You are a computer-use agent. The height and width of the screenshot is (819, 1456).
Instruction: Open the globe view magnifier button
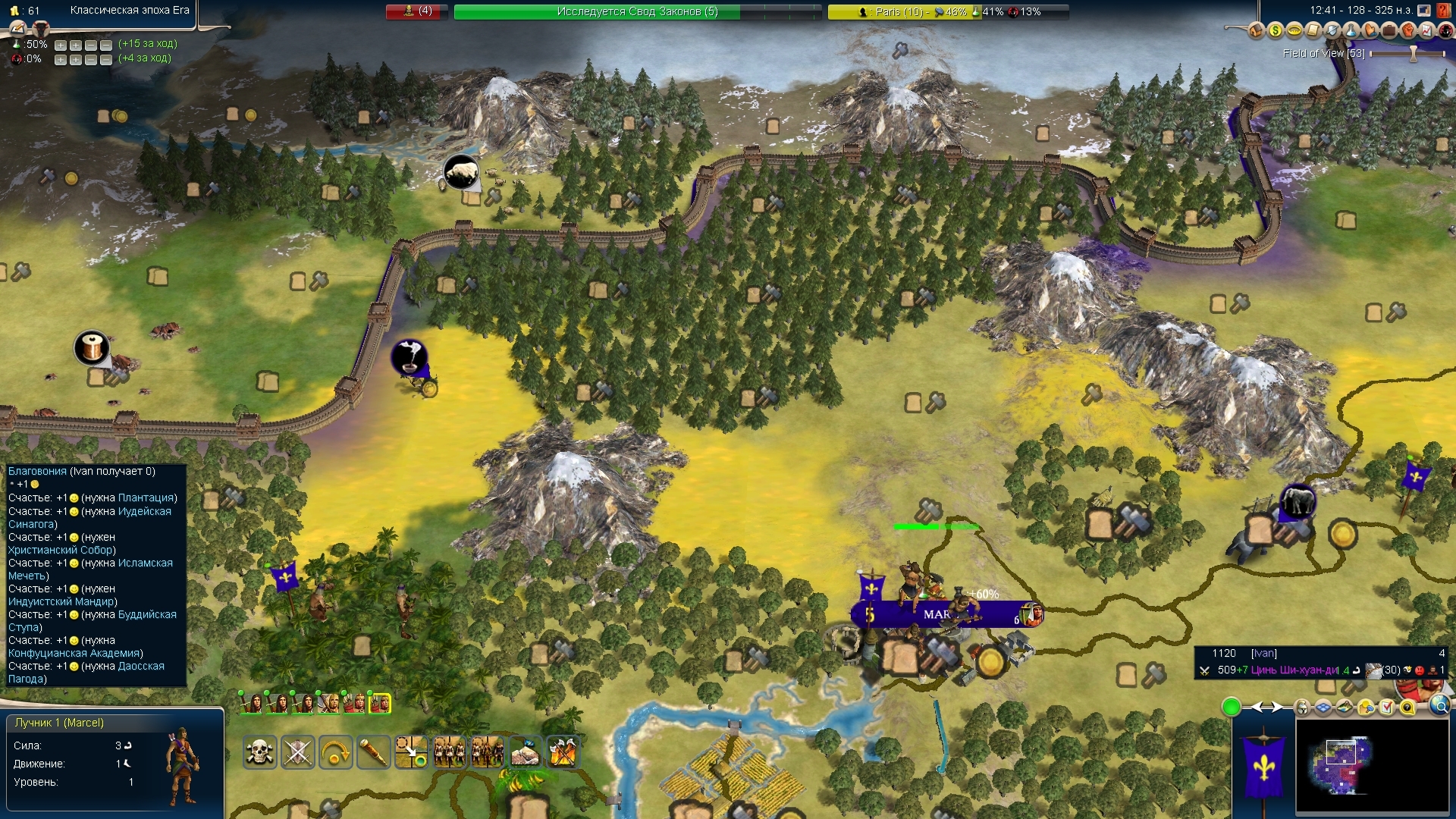pos(1439,707)
